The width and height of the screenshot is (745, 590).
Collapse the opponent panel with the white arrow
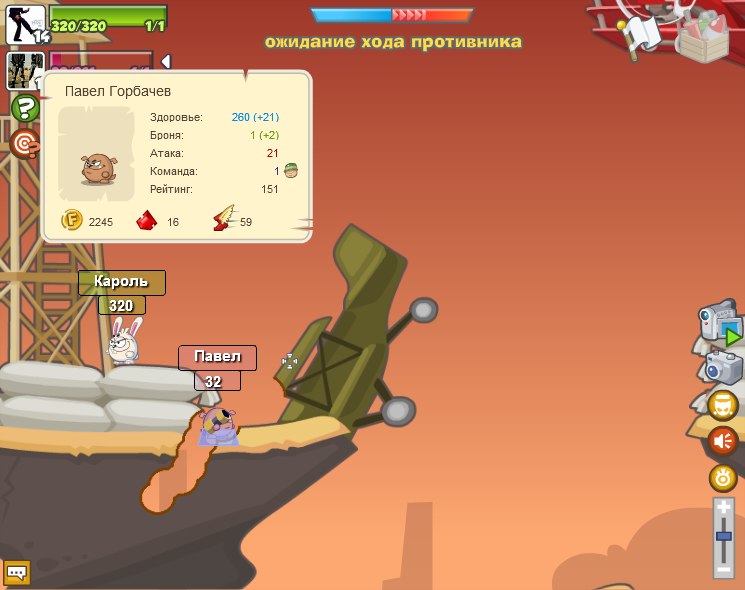(166, 61)
